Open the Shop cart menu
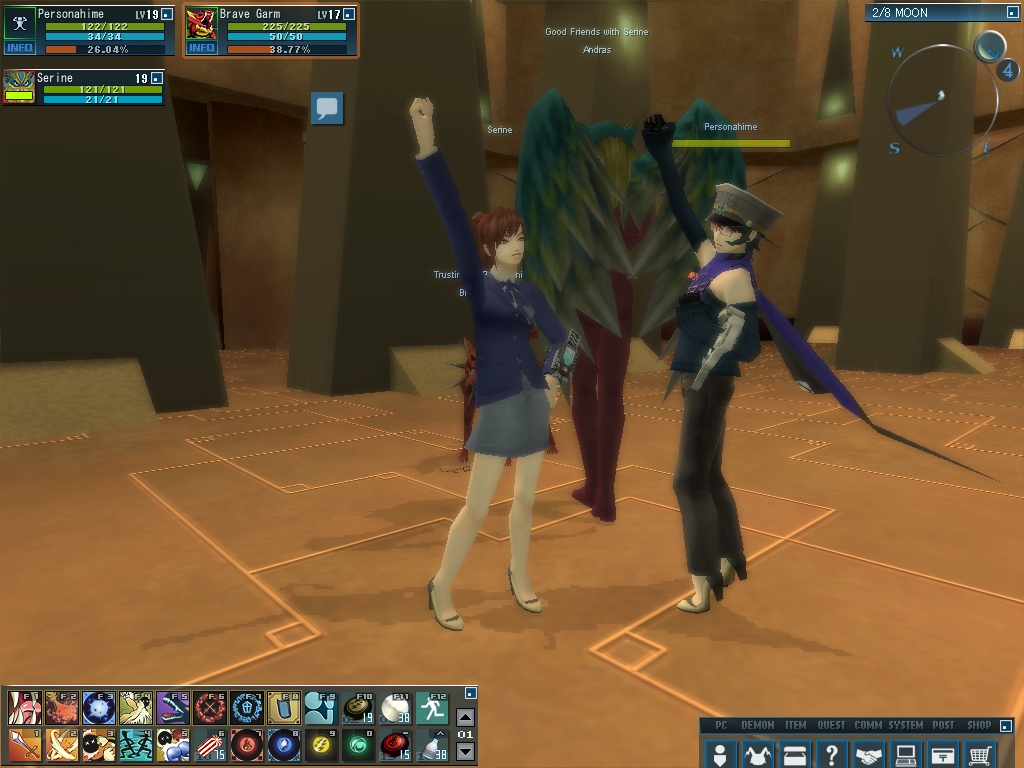The width and height of the screenshot is (1024, 768). tap(980, 754)
